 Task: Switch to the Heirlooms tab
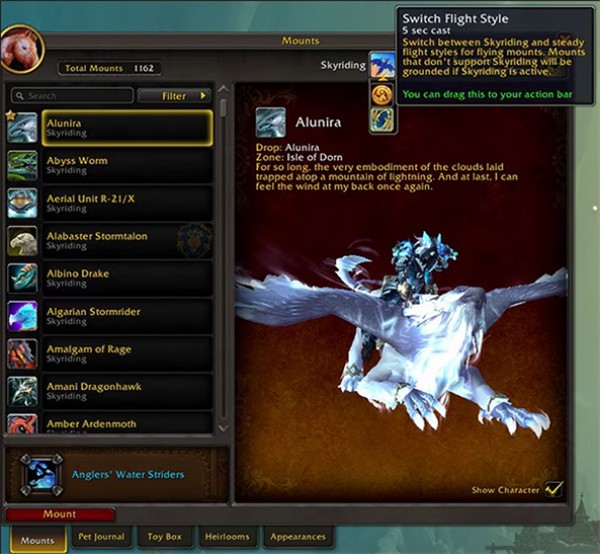click(x=225, y=537)
